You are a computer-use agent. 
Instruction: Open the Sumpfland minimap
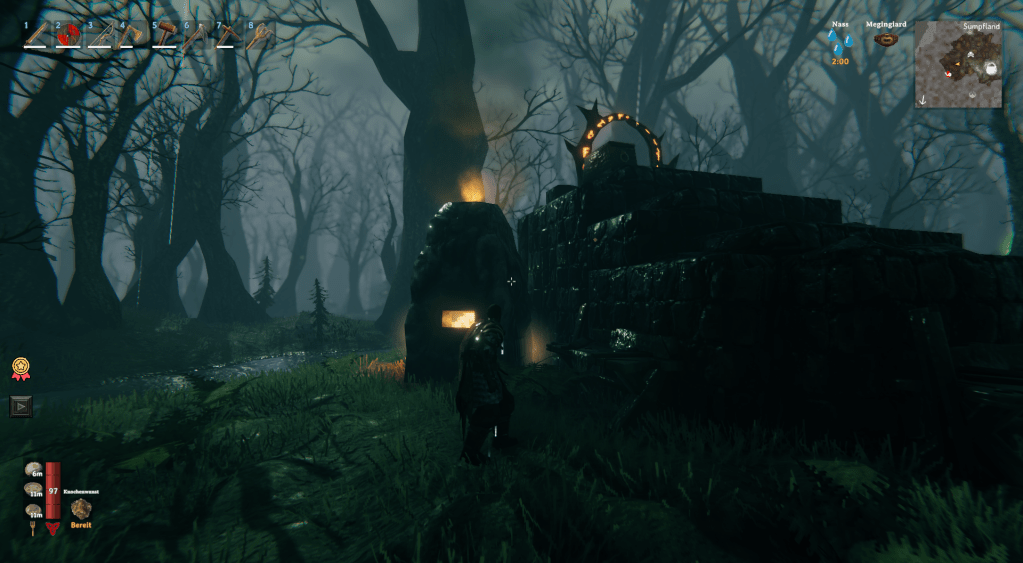[x=958, y=65]
